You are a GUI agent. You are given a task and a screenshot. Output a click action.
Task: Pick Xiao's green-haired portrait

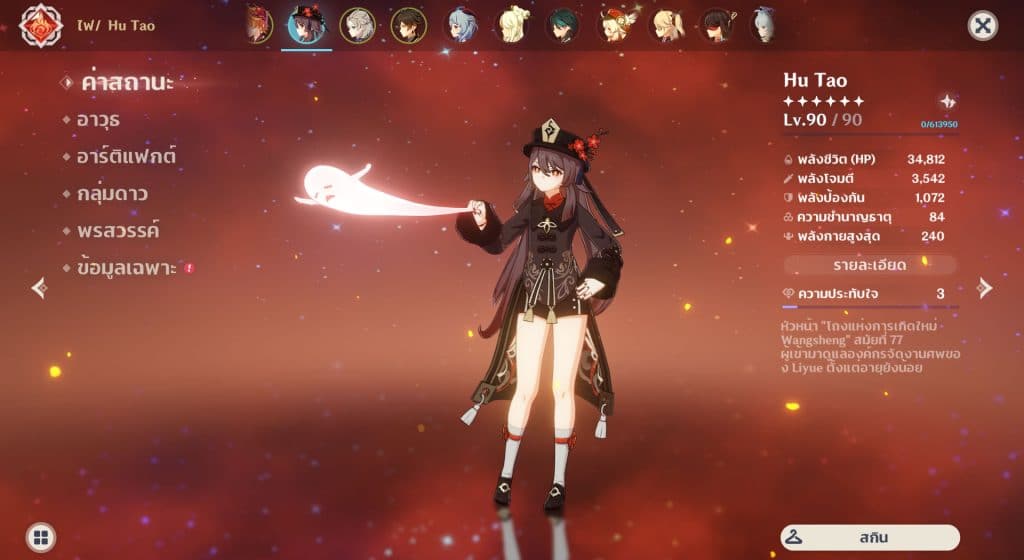coord(562,25)
